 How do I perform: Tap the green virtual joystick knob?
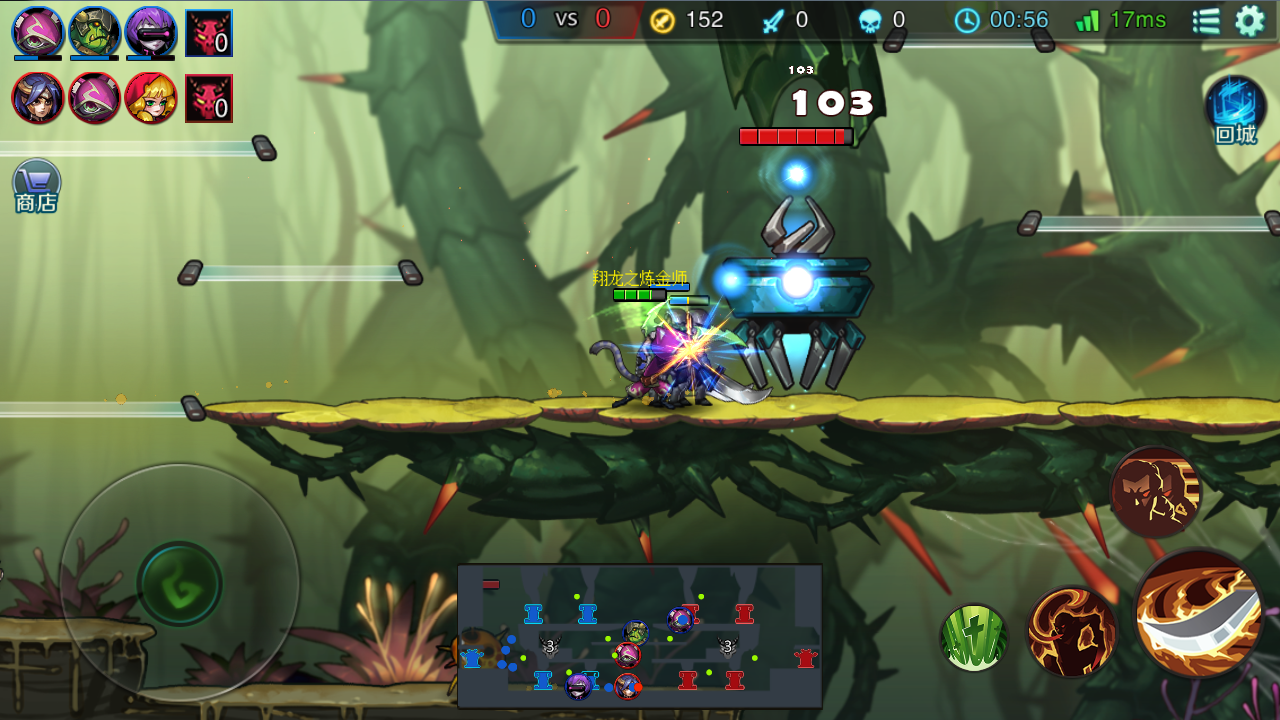click(180, 584)
